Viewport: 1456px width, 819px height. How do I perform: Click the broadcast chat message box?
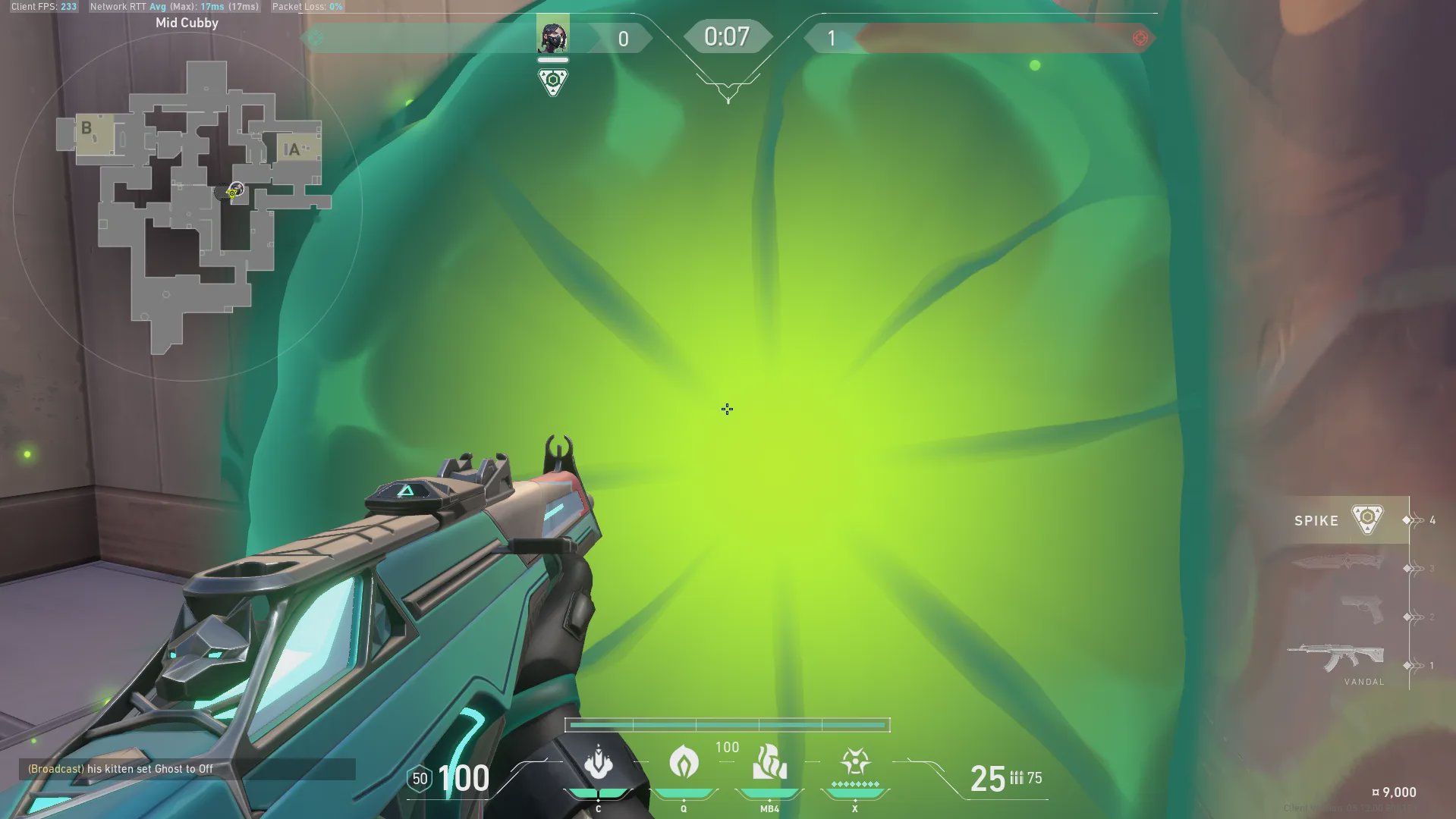click(x=187, y=769)
